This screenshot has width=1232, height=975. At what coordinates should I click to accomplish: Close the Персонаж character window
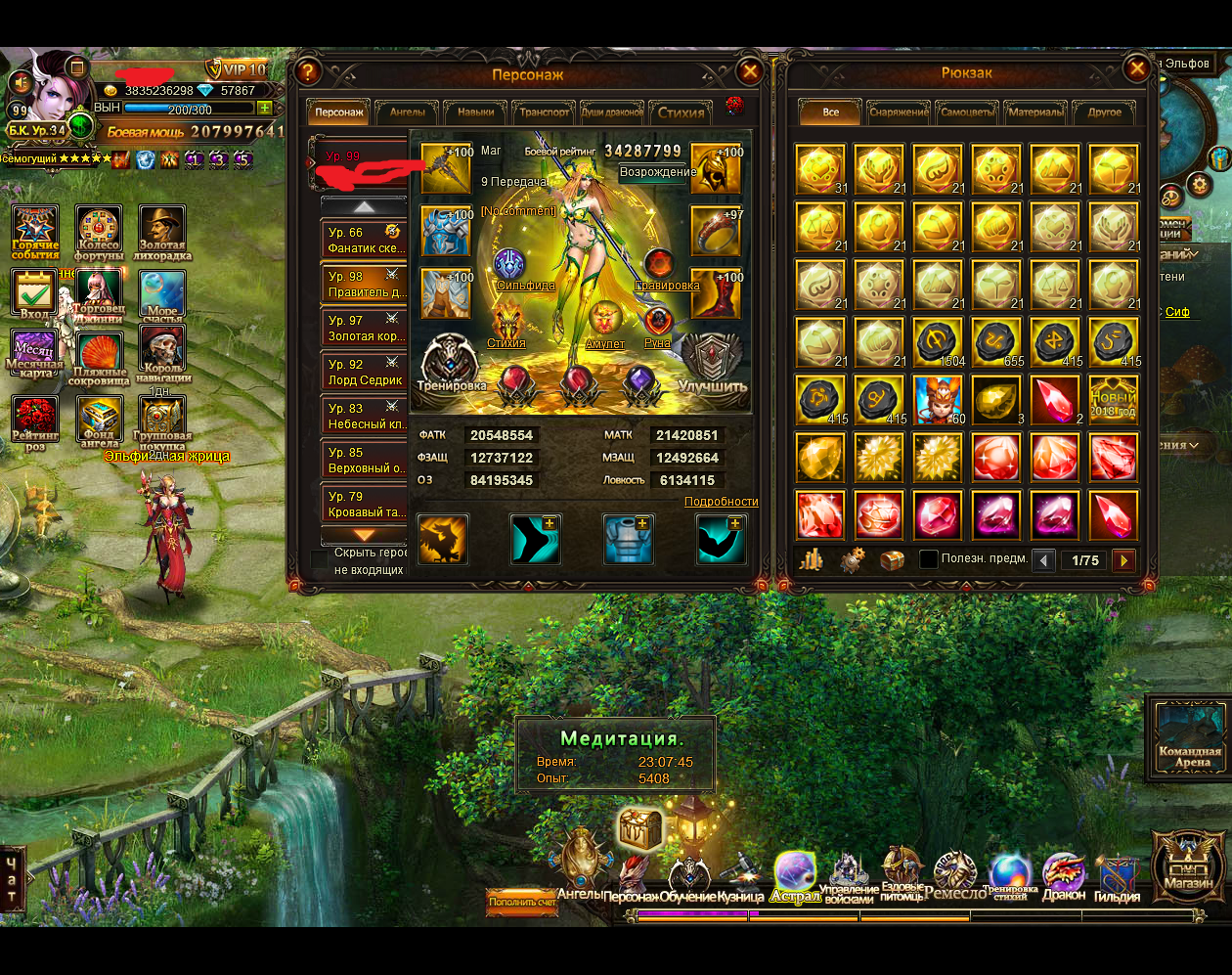(x=750, y=71)
